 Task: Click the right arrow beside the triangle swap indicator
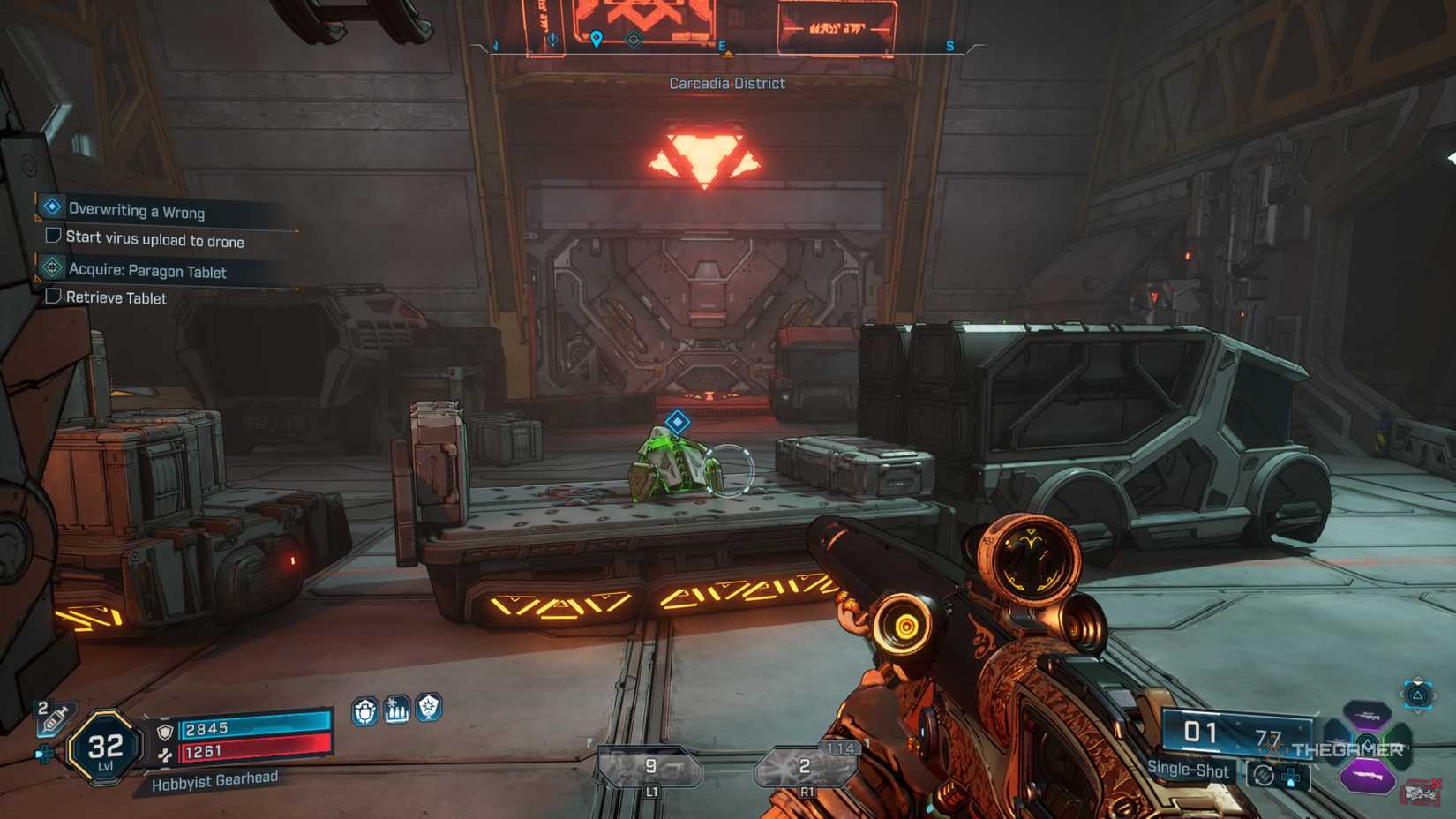click(1435, 695)
